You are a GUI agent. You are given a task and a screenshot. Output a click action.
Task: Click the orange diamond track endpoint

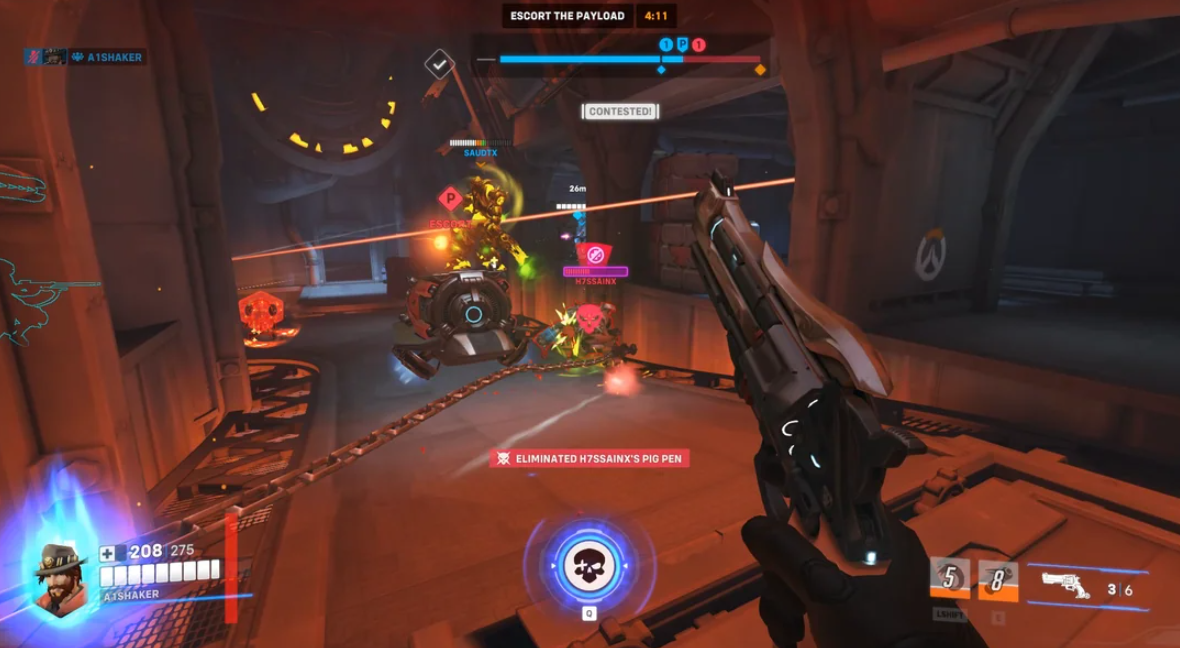[x=760, y=69]
